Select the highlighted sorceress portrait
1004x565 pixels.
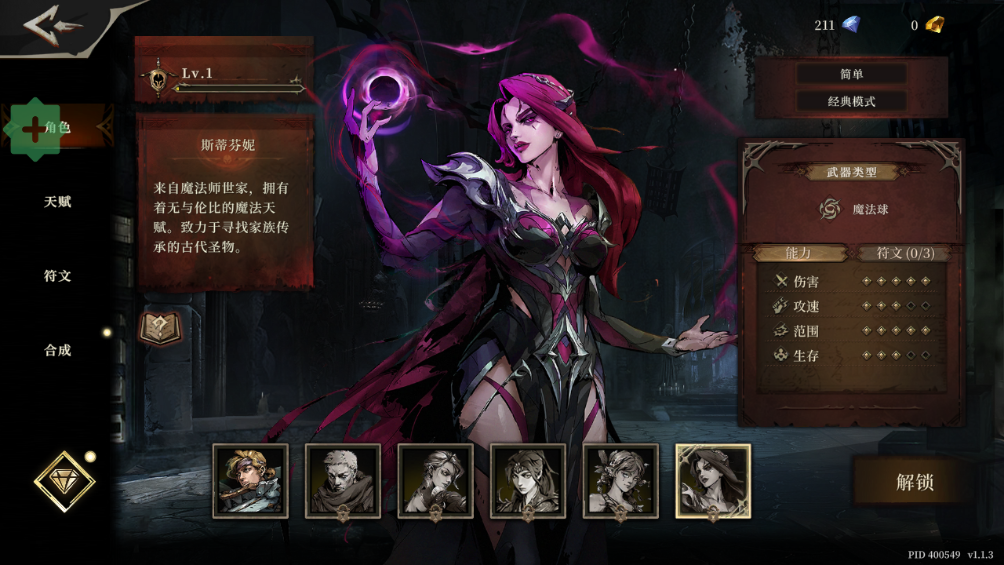(x=713, y=481)
